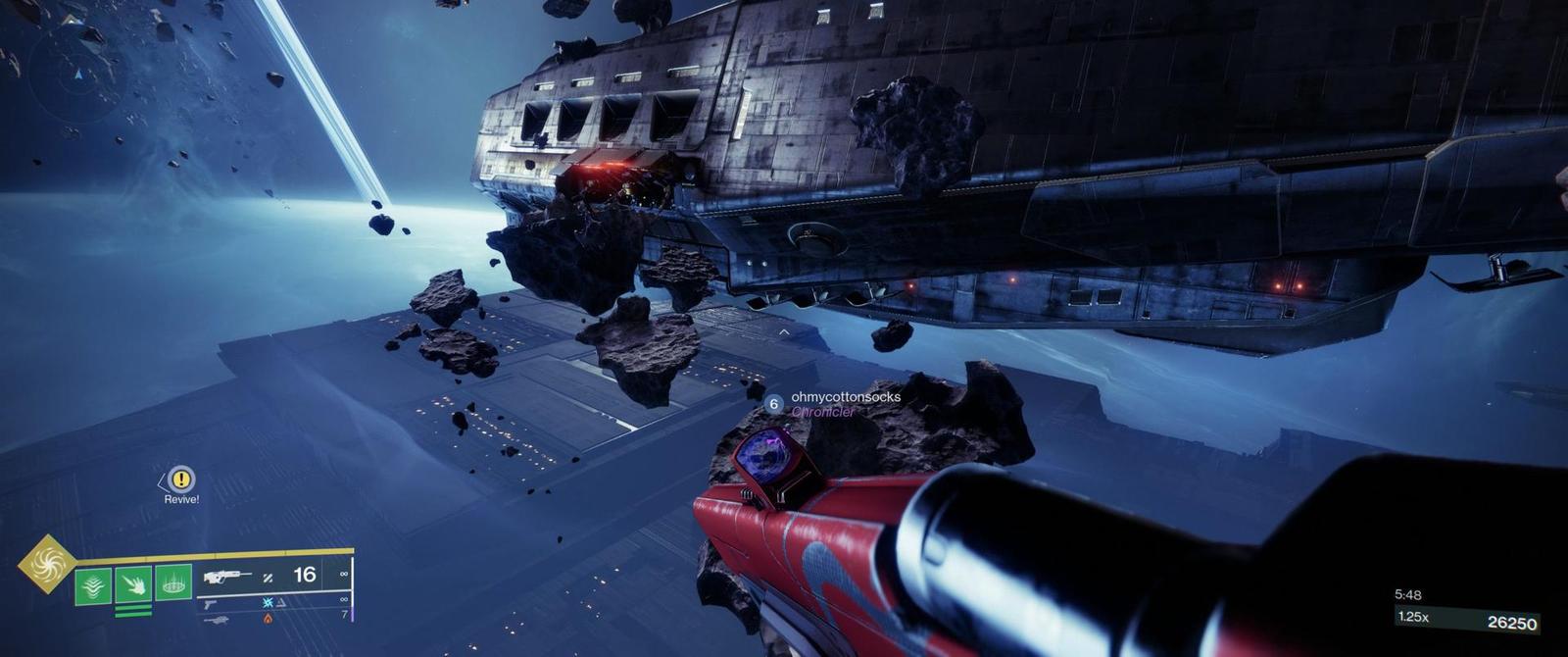Click the circular radar in the corner
The image size is (1568, 657).
coord(76,74)
